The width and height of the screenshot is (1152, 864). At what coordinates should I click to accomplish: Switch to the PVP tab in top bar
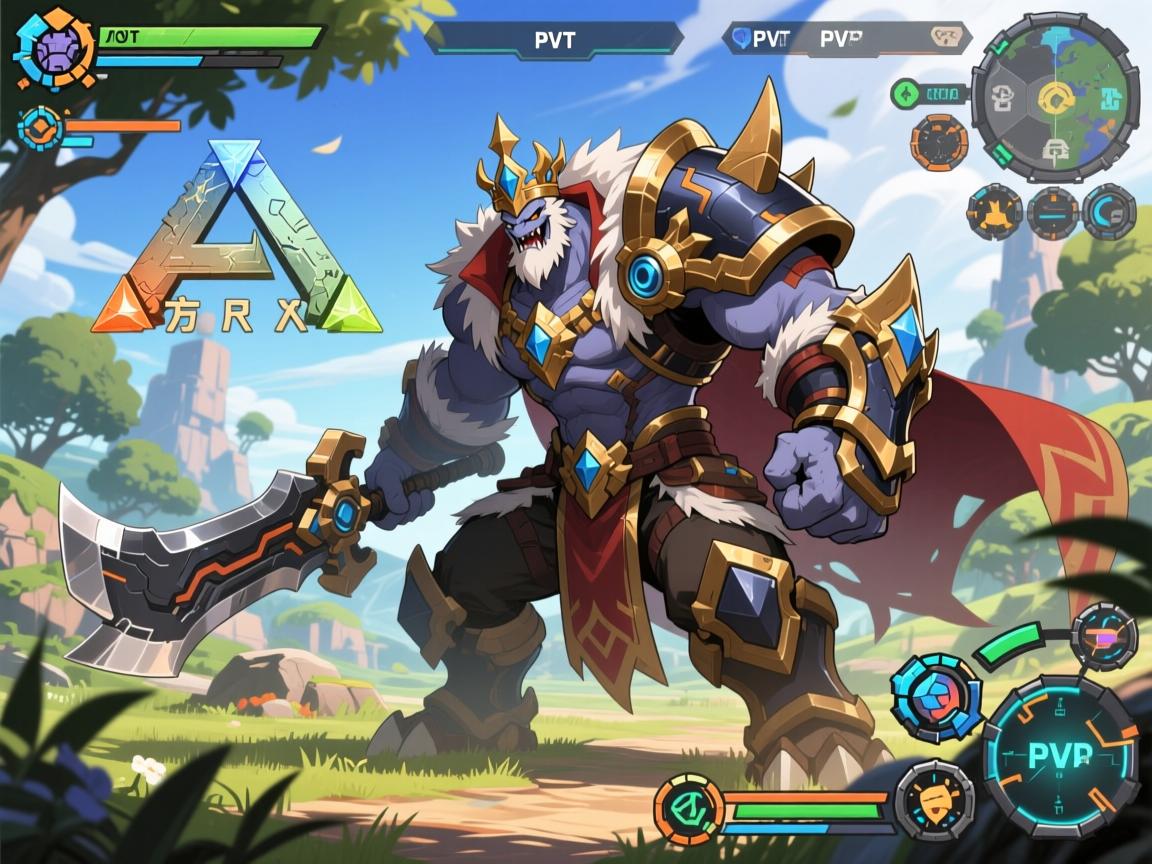(842, 38)
